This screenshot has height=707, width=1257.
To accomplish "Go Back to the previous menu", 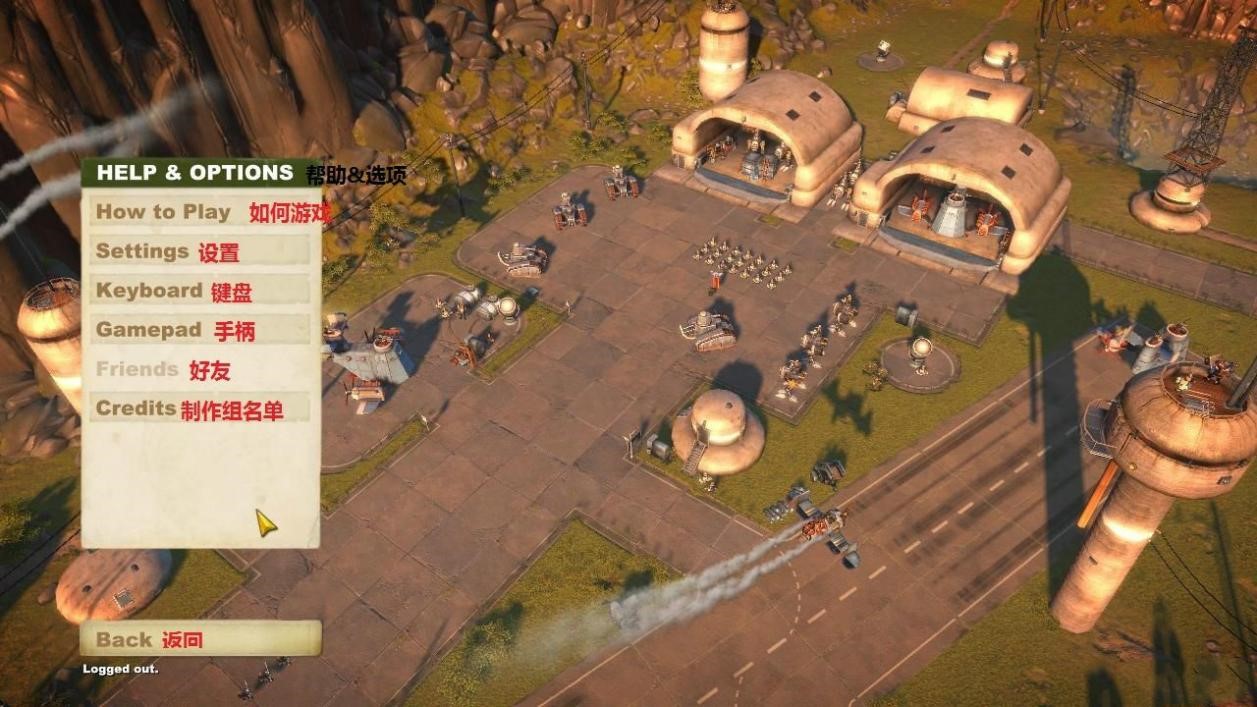I will [x=200, y=639].
